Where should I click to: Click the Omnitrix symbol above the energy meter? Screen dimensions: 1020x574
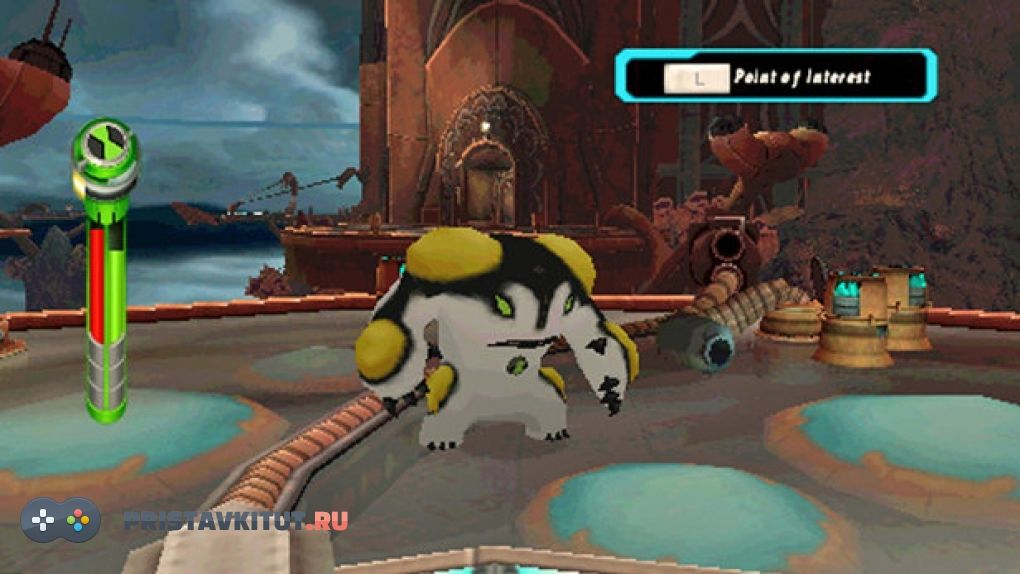104,146
